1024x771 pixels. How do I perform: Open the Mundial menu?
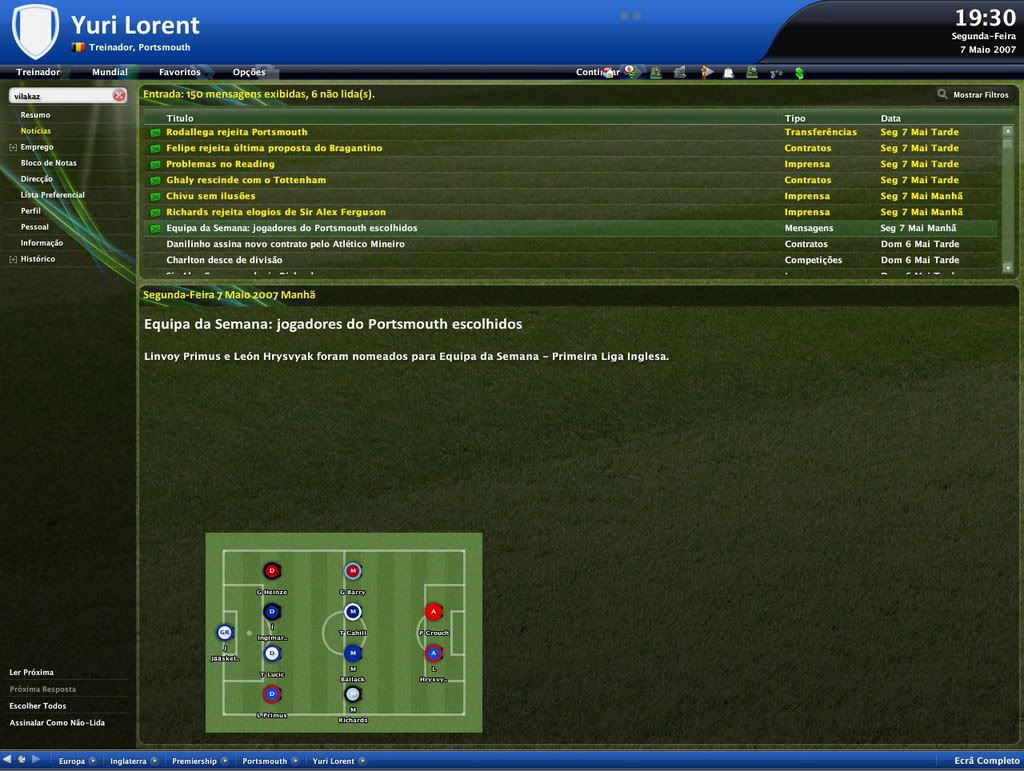coord(110,72)
